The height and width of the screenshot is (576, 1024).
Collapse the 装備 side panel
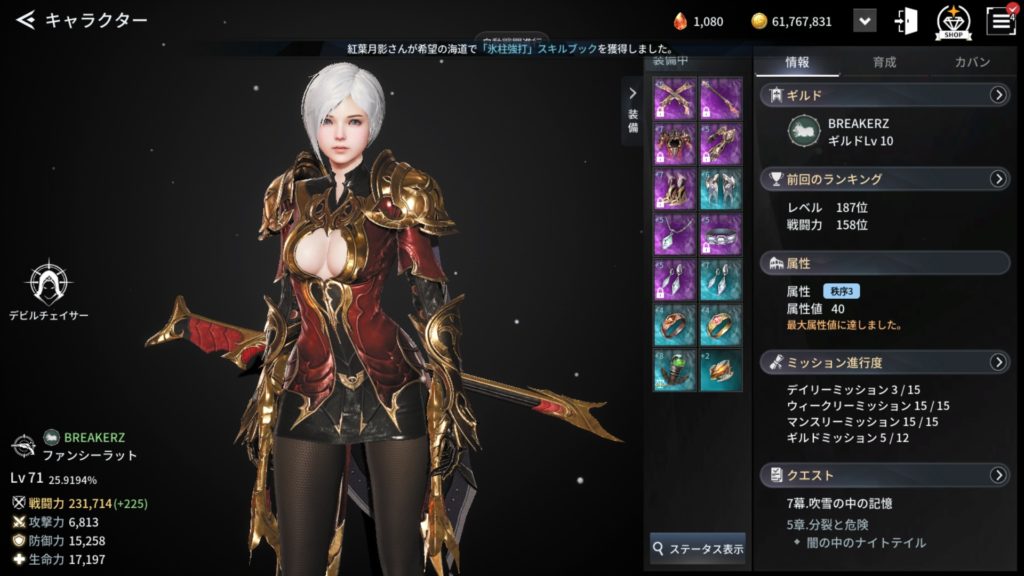[x=632, y=95]
